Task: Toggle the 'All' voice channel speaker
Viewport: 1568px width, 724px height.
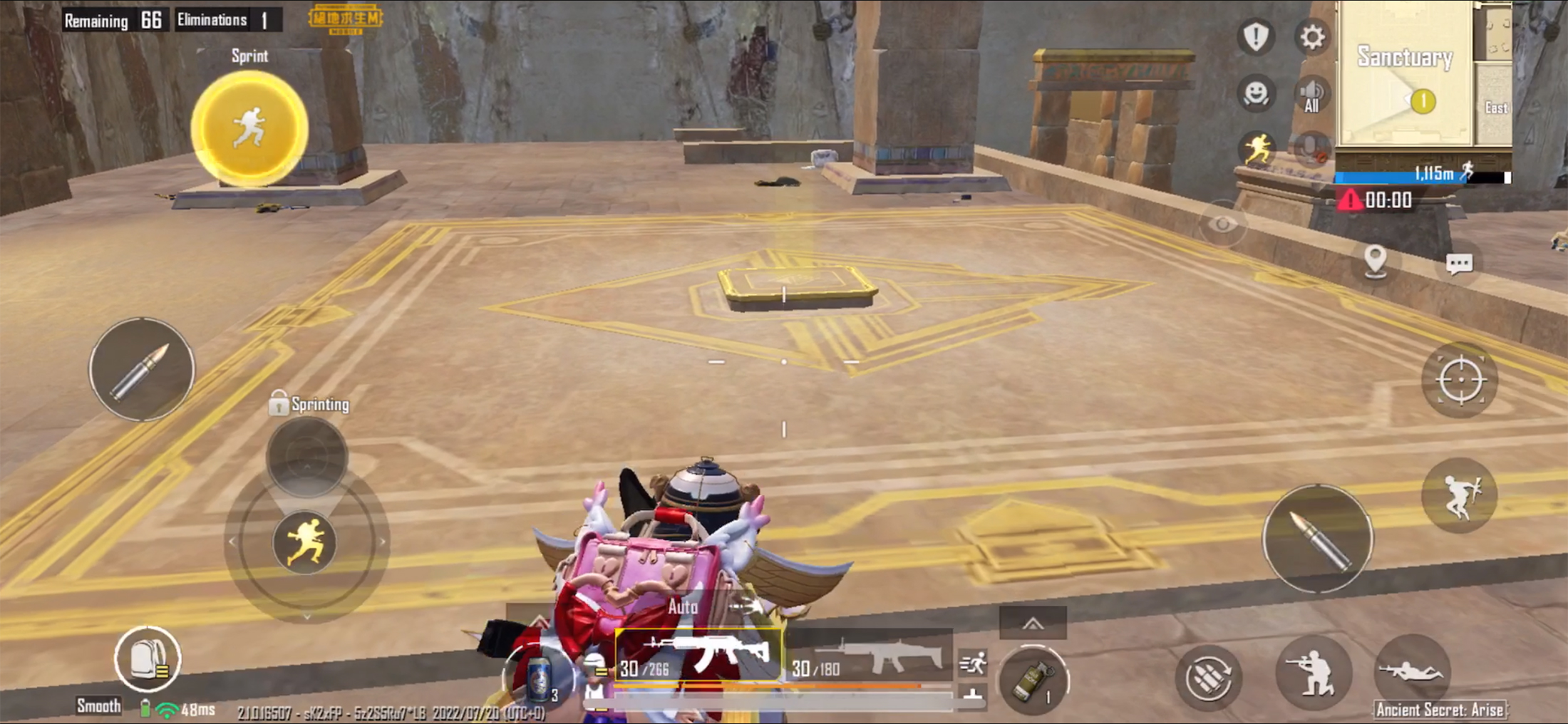Action: coord(1311,91)
